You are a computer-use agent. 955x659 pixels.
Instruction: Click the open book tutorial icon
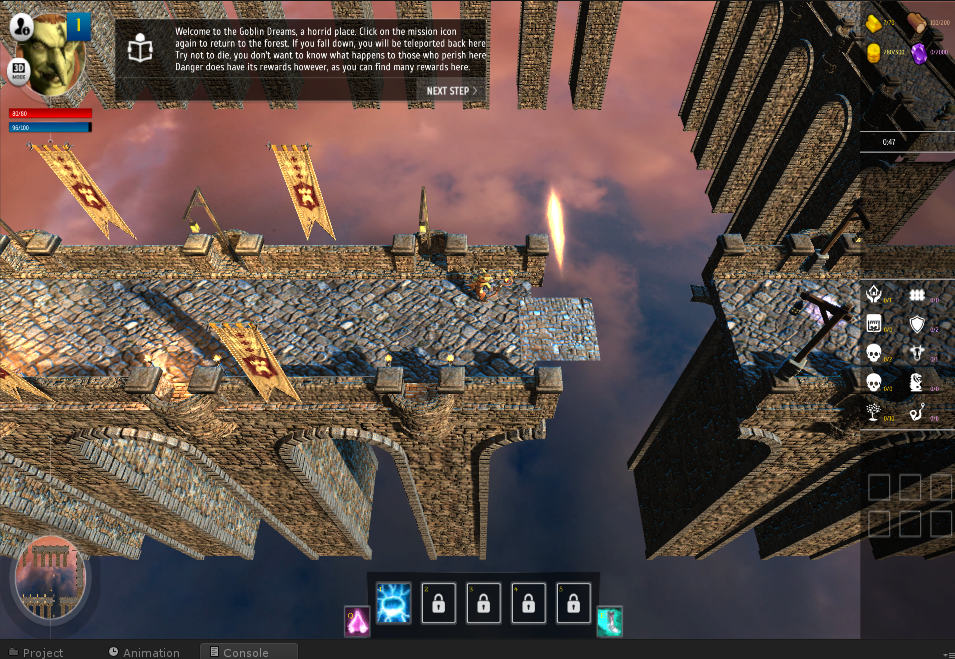[142, 50]
